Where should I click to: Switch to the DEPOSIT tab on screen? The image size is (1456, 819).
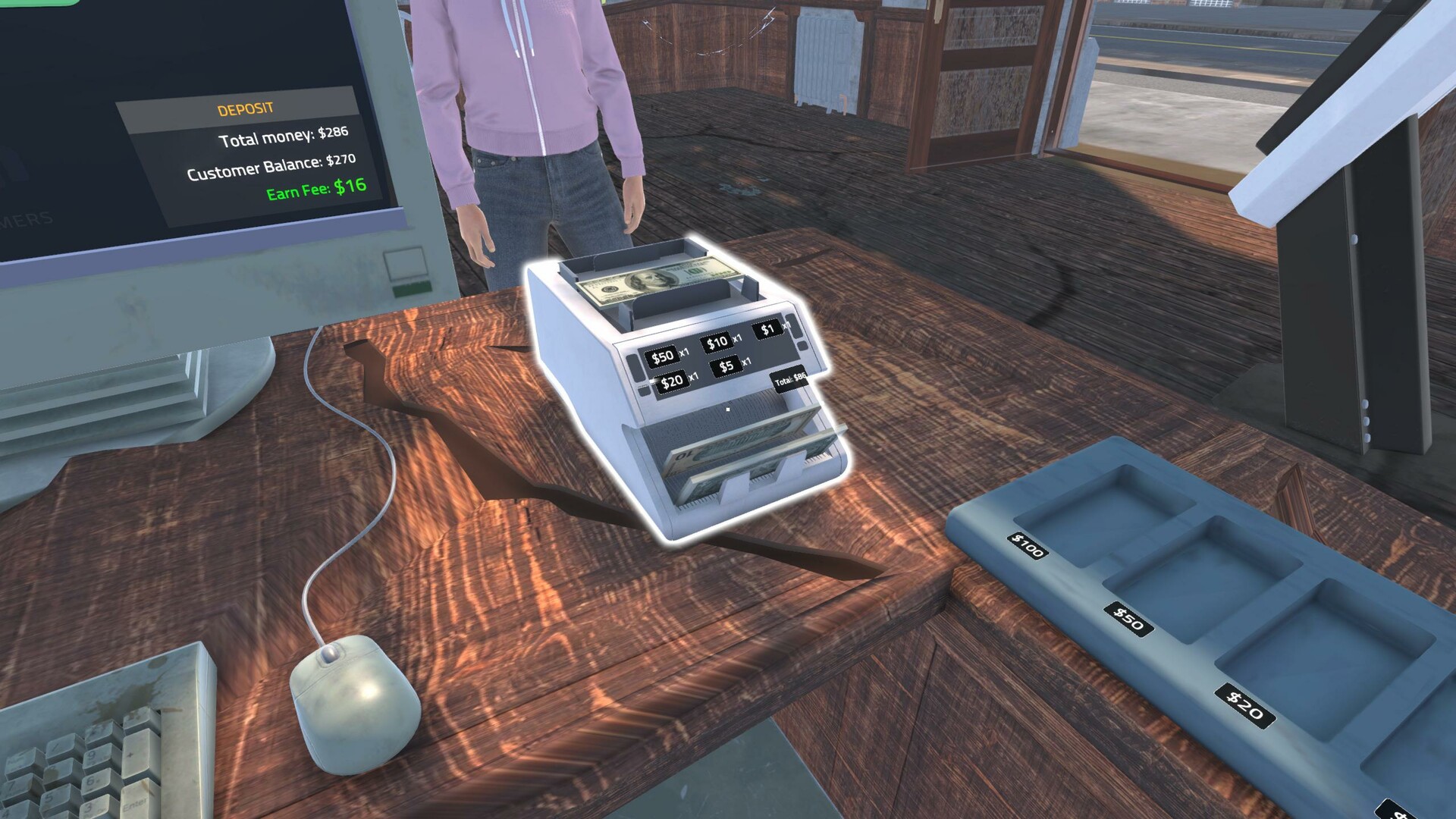(245, 106)
